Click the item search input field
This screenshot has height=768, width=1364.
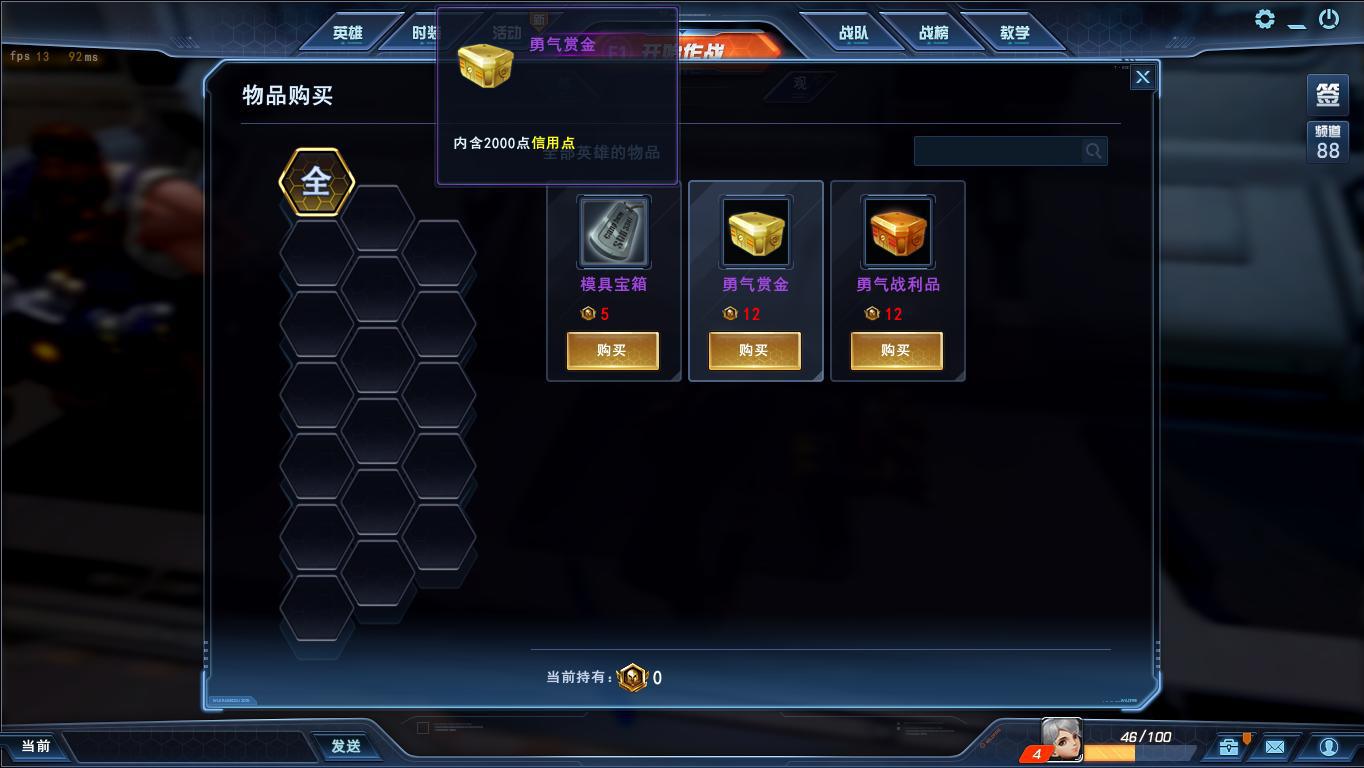click(1000, 150)
